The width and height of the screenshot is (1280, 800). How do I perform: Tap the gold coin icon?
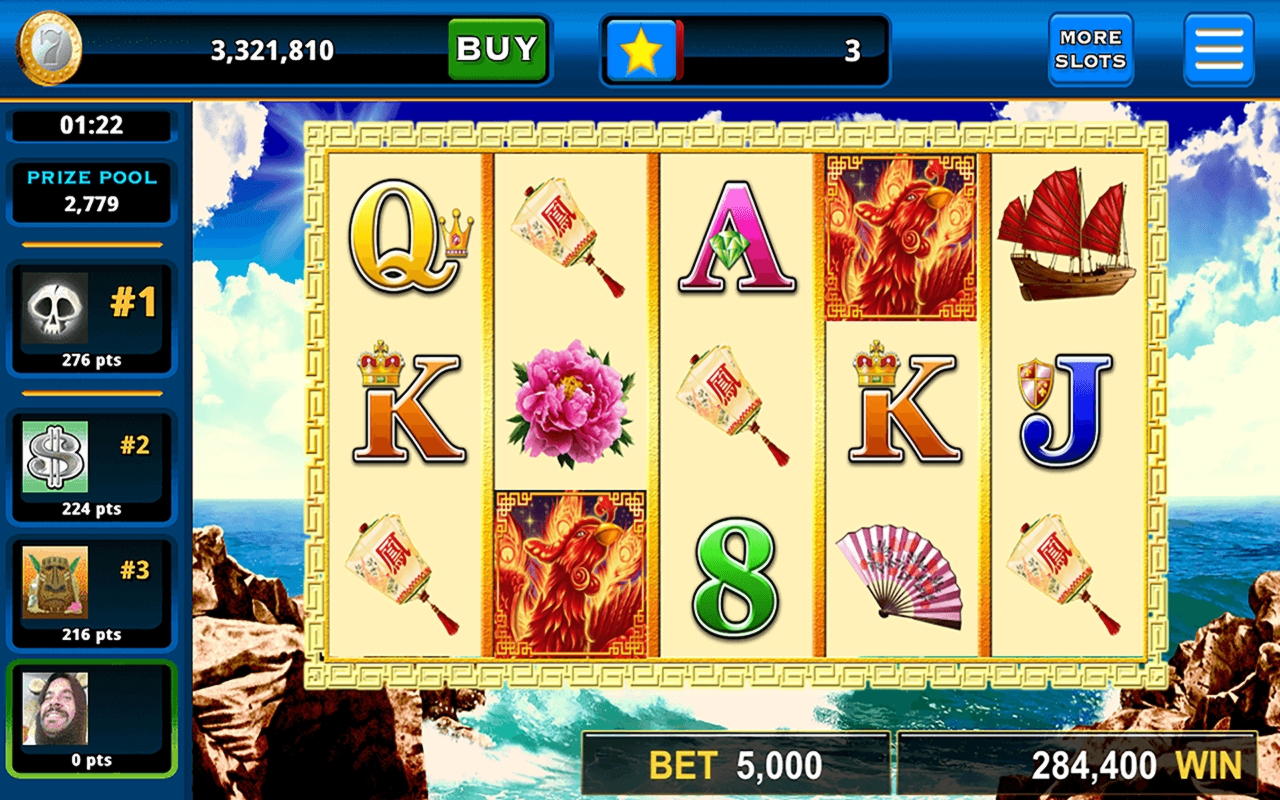(x=48, y=49)
